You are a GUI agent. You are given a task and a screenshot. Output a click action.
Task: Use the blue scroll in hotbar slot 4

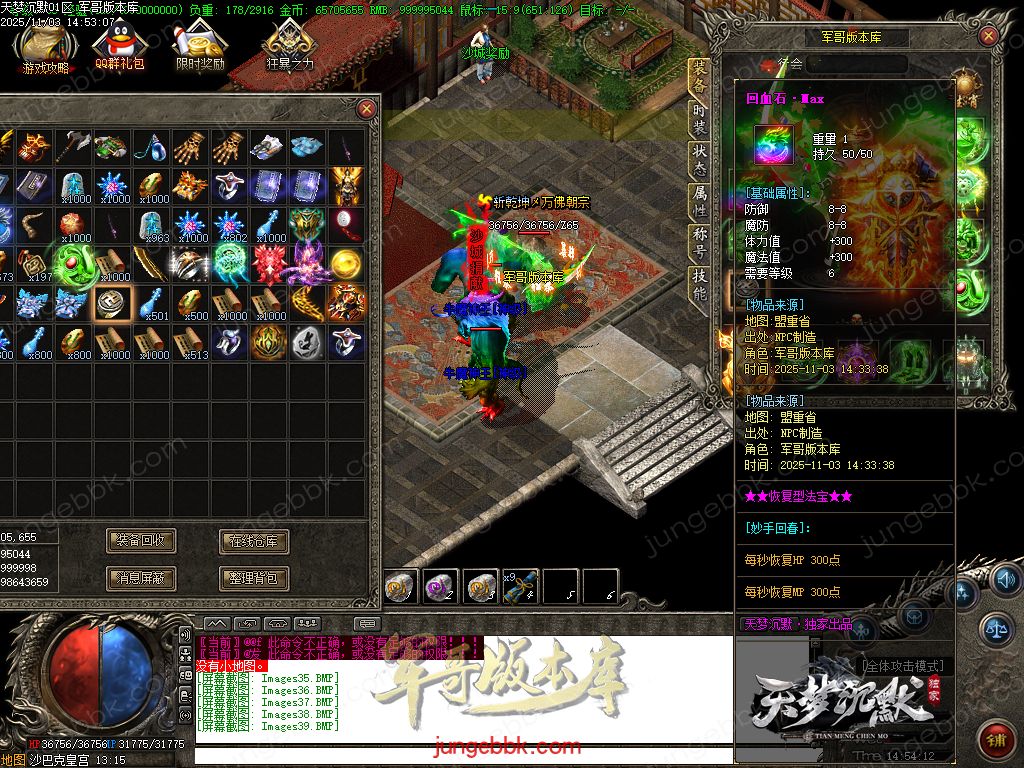coord(522,586)
